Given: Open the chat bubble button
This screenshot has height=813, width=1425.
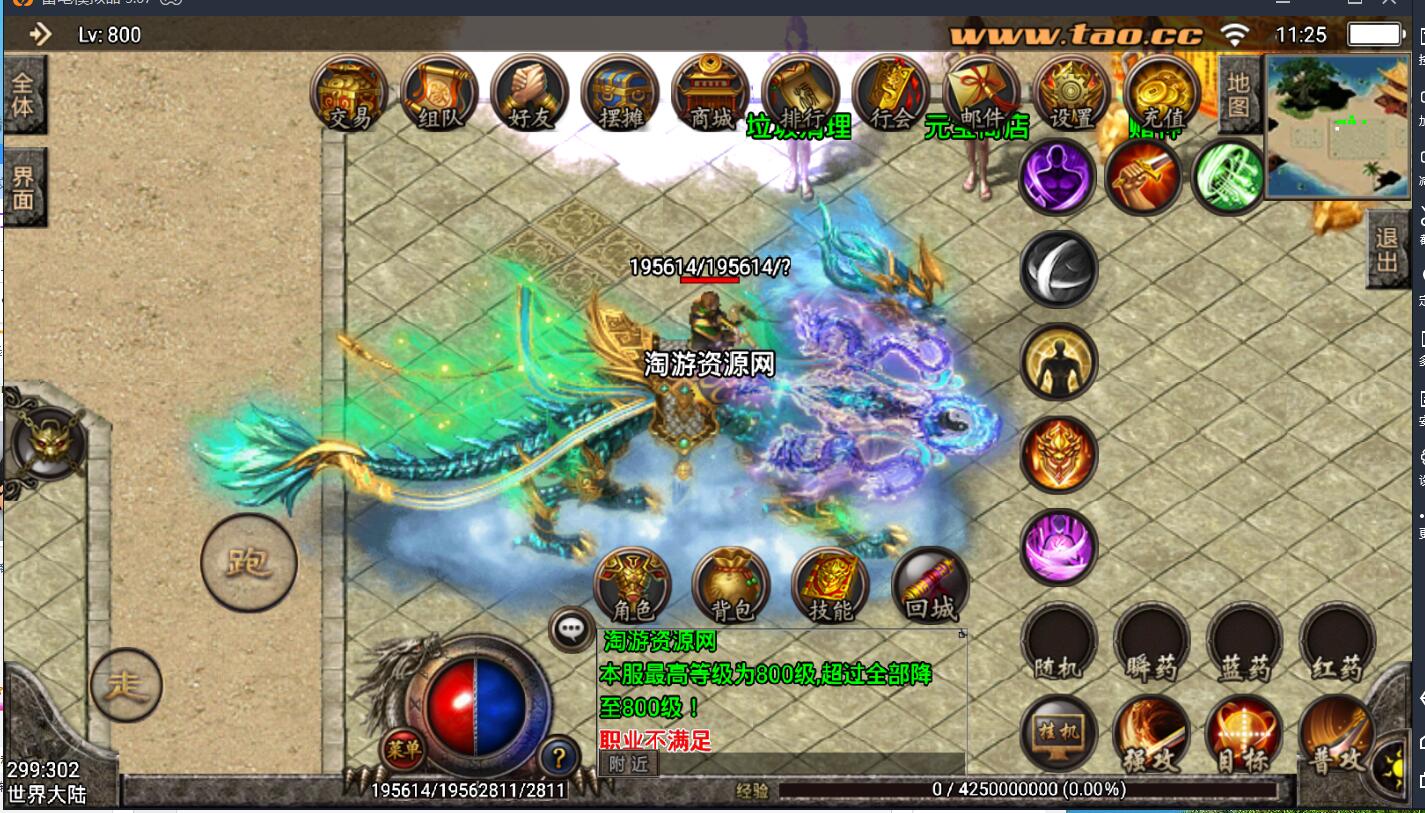Looking at the screenshot, I should (x=571, y=630).
